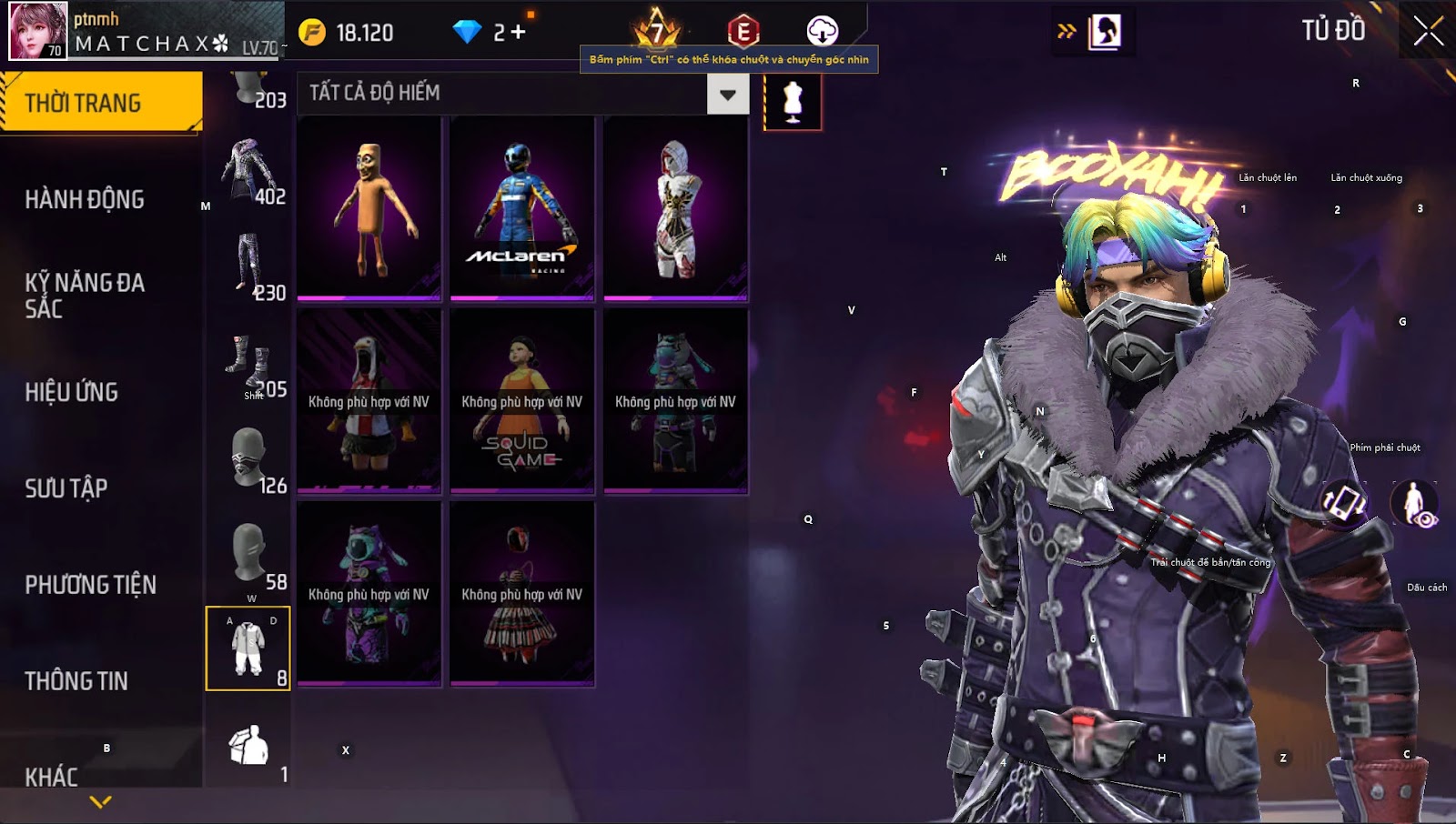Select the full outfit set category
Image resolution: width=1456 pixels, height=824 pixels.
(248, 648)
